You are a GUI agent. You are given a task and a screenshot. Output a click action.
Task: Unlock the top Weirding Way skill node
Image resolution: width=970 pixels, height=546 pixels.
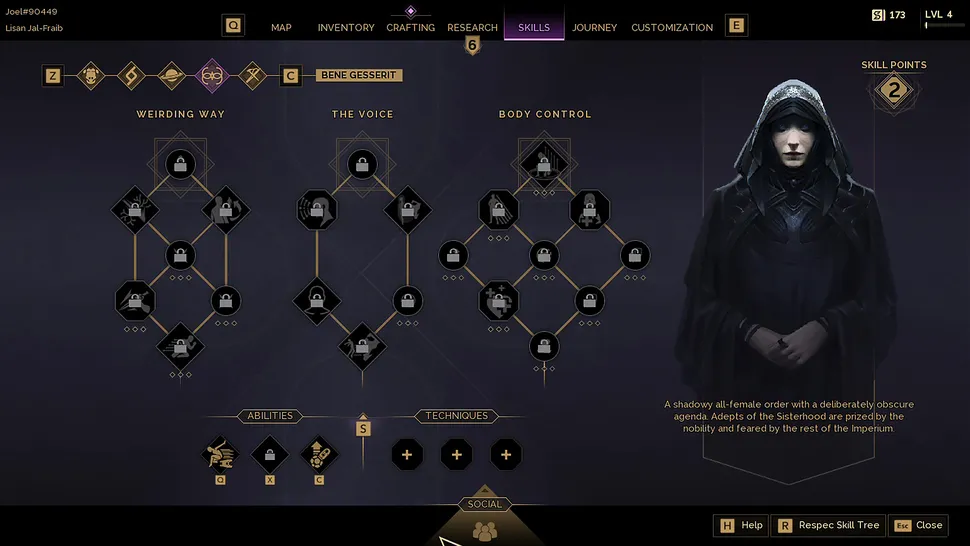[x=180, y=163]
